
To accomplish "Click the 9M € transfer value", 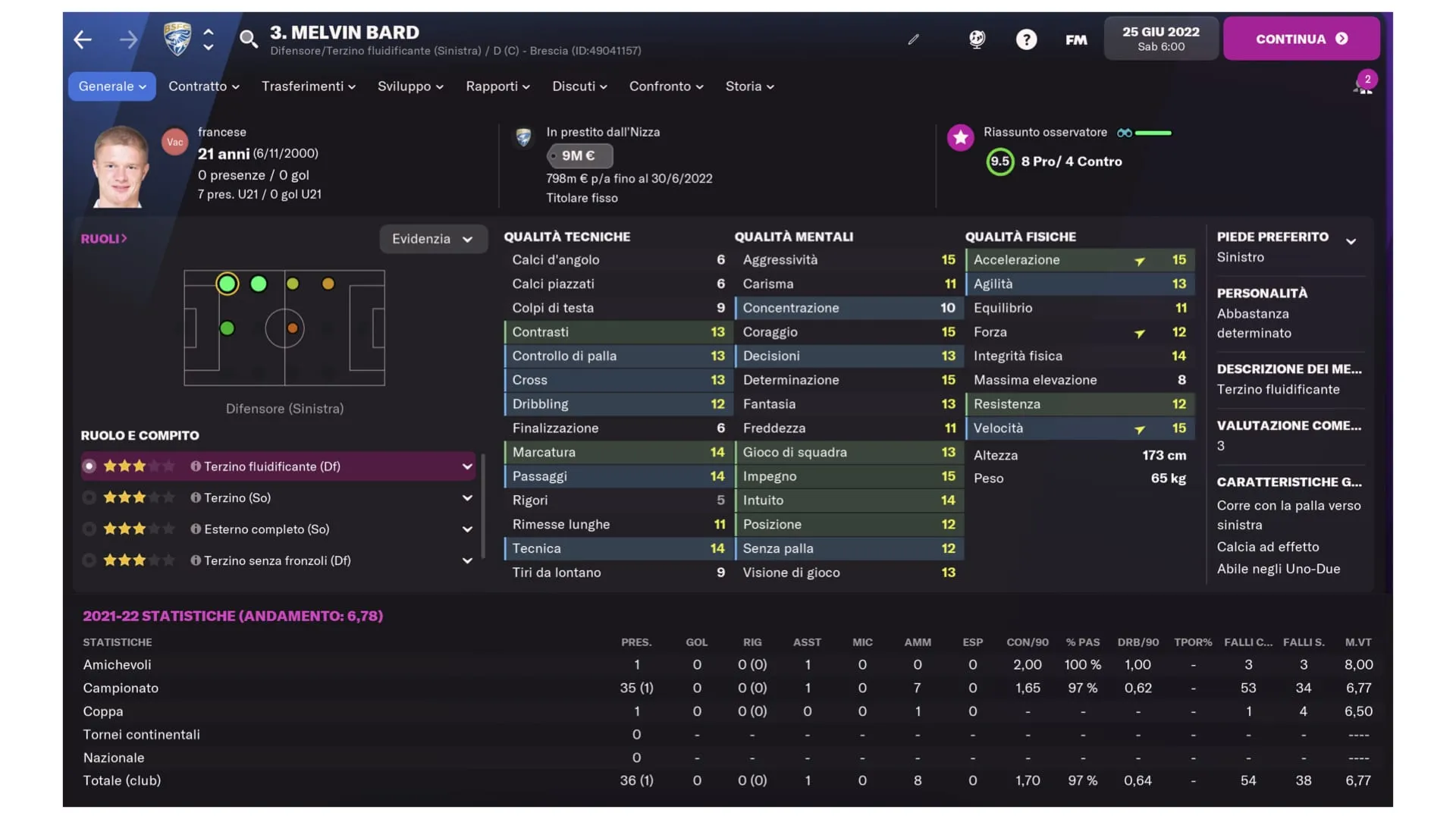I will coord(579,155).
